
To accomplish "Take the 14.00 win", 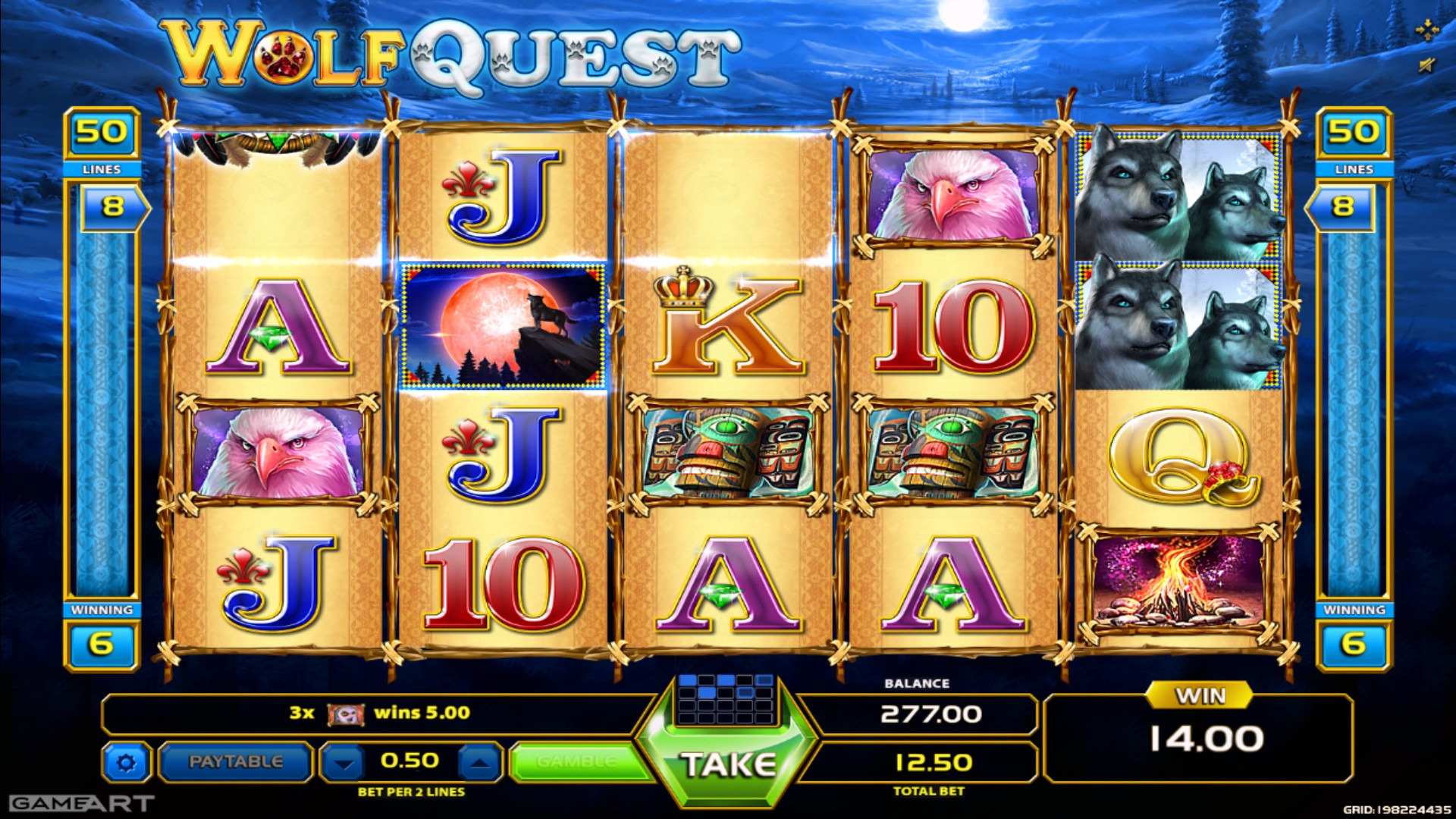I will (727, 764).
